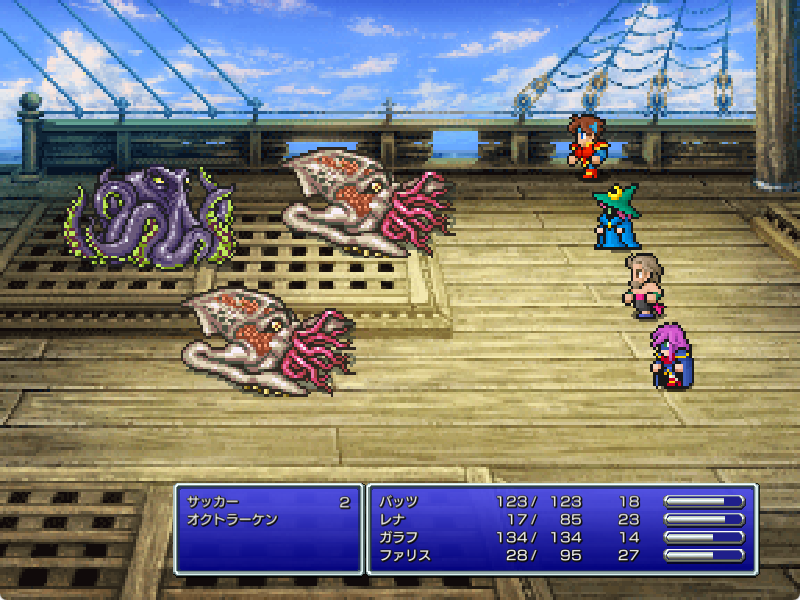Viewport: 800px width, 600px height.
Task: Choose ガラフ from the party window
Action: [x=399, y=538]
